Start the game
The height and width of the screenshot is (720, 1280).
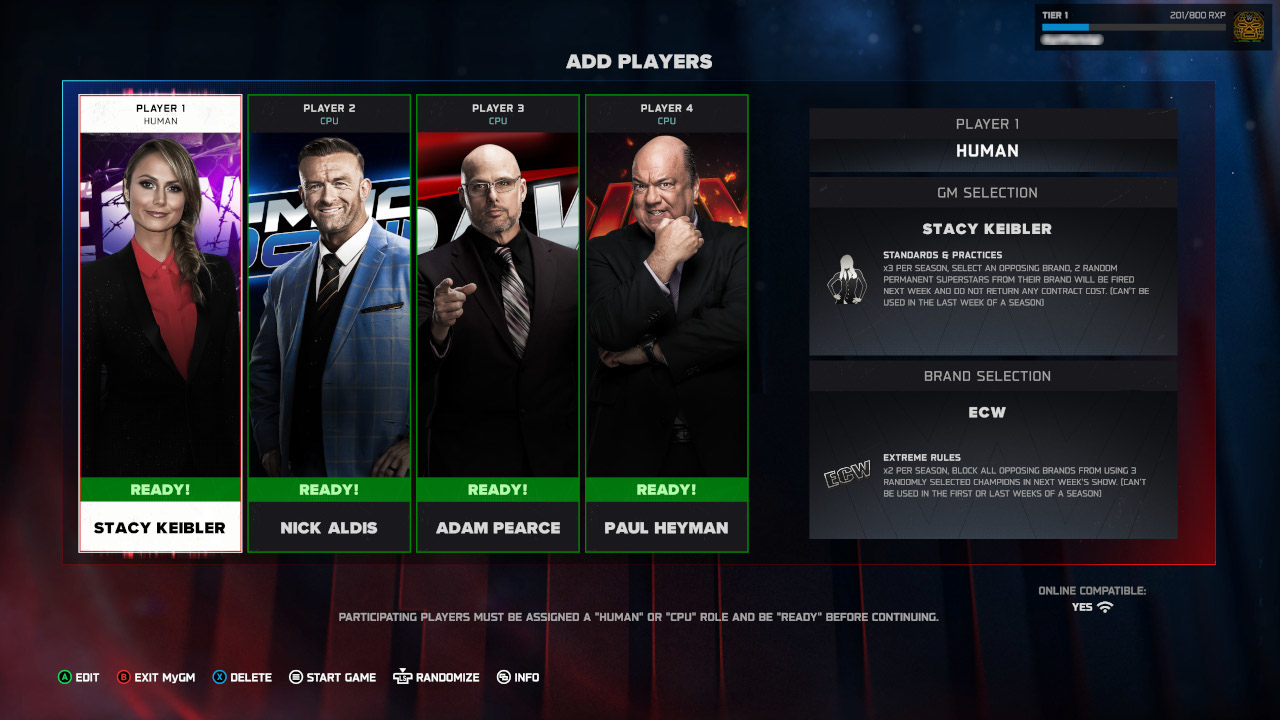(333, 677)
